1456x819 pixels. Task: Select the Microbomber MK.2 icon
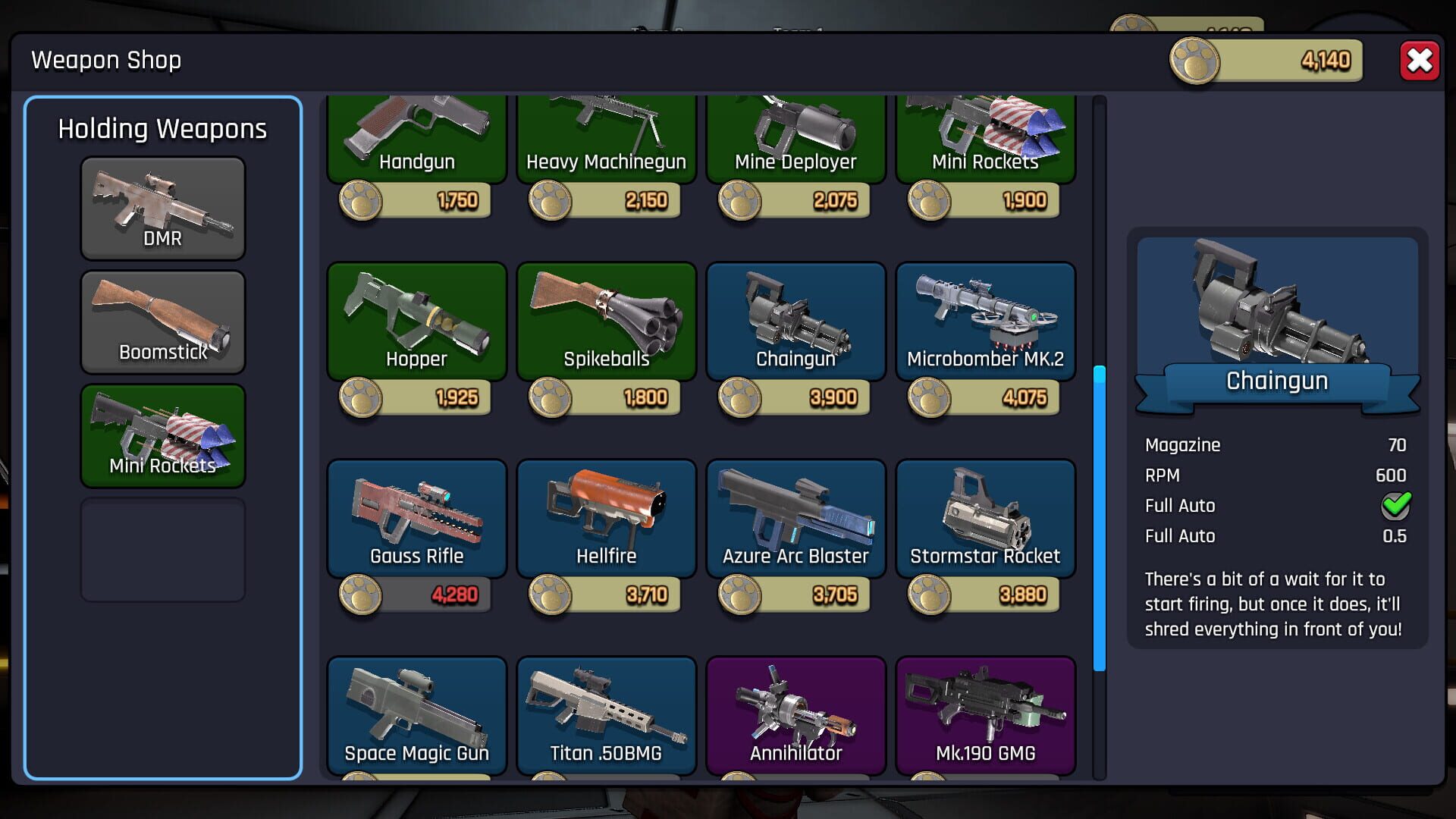tap(985, 322)
